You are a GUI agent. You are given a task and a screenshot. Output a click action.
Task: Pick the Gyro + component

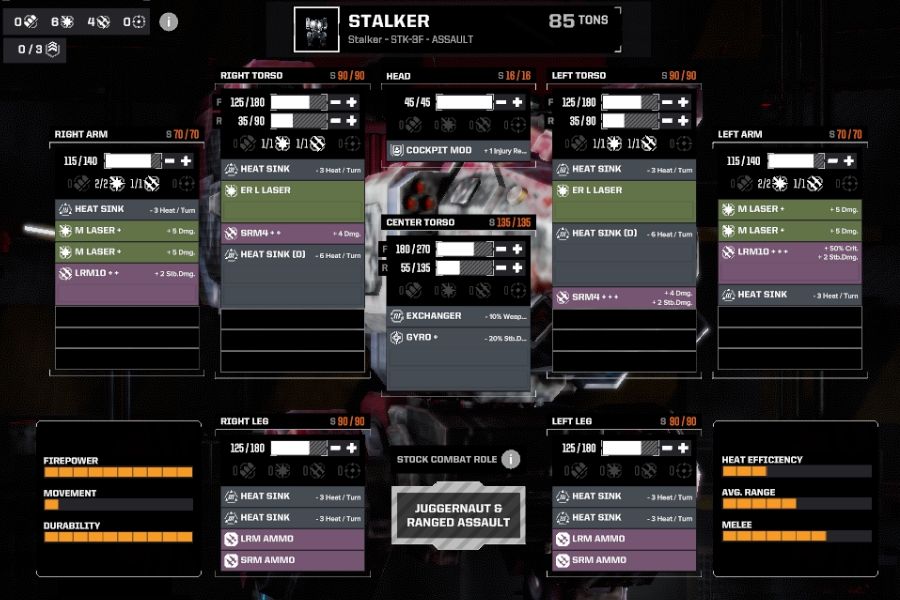458,338
